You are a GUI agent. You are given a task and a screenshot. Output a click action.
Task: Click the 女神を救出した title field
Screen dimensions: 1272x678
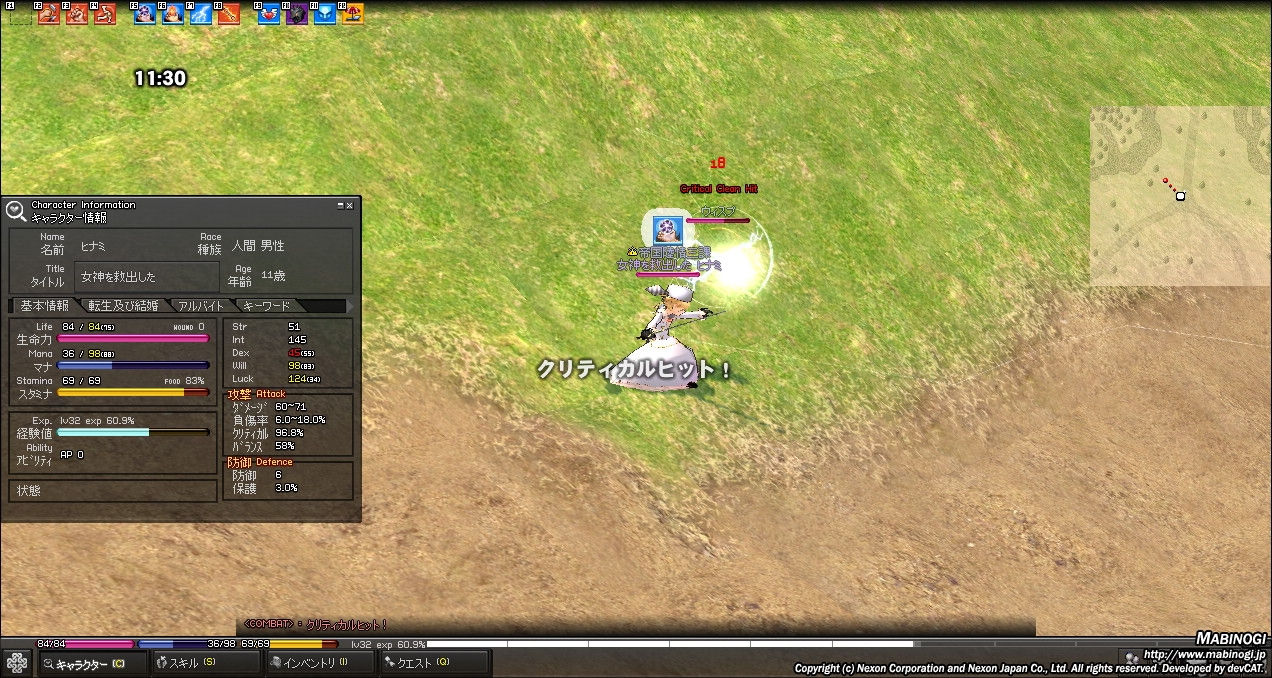[x=146, y=276]
